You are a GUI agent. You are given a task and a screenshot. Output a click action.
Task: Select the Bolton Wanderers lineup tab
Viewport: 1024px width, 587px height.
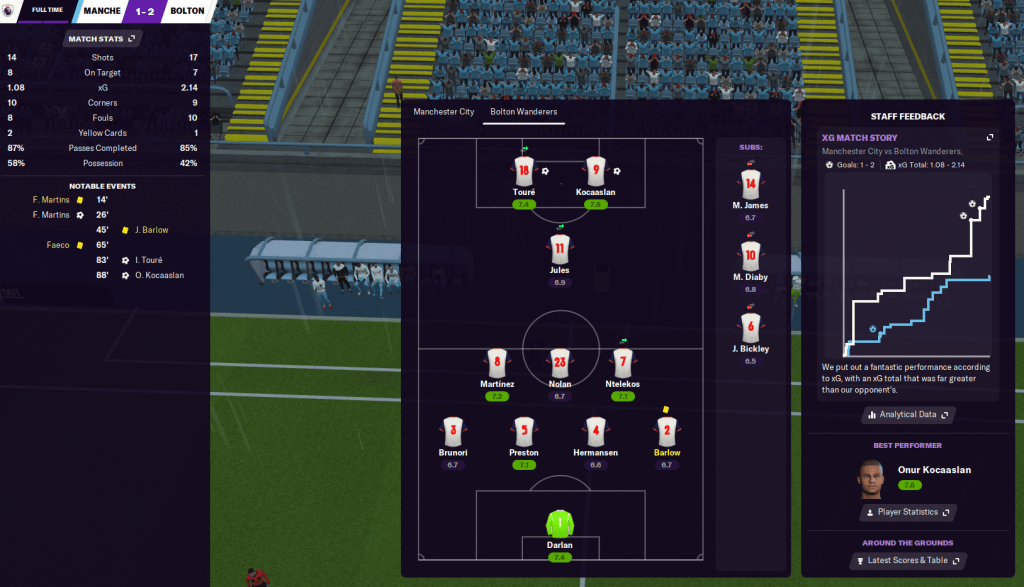pos(523,112)
